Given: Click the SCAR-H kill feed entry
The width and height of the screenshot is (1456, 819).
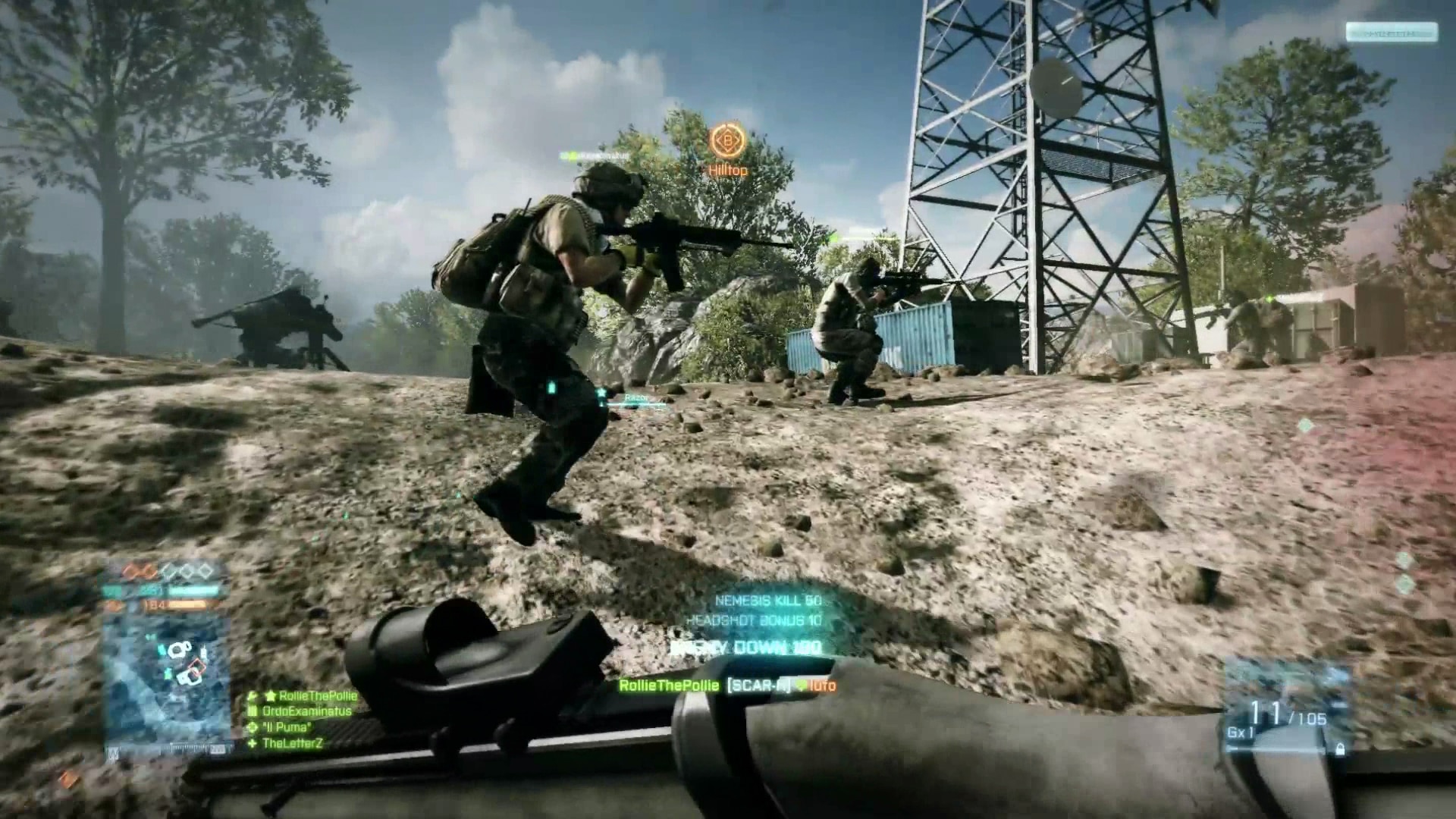Looking at the screenshot, I should pyautogui.click(x=727, y=686).
